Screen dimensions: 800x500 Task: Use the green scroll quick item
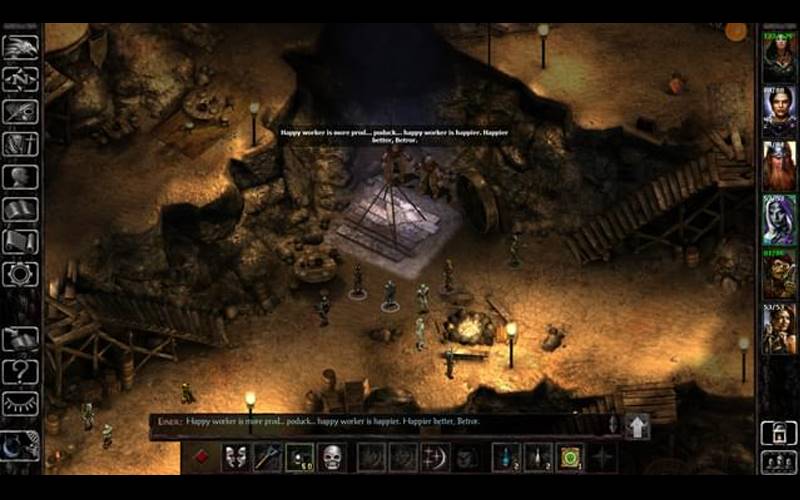(570, 457)
